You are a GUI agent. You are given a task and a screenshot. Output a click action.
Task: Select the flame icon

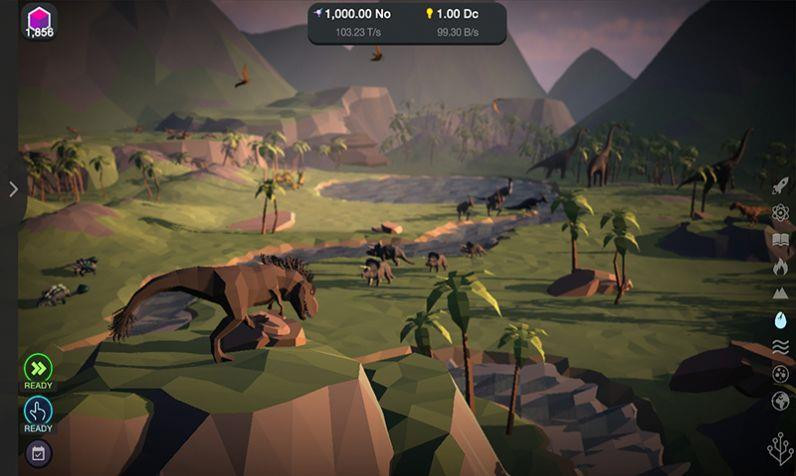(781, 266)
